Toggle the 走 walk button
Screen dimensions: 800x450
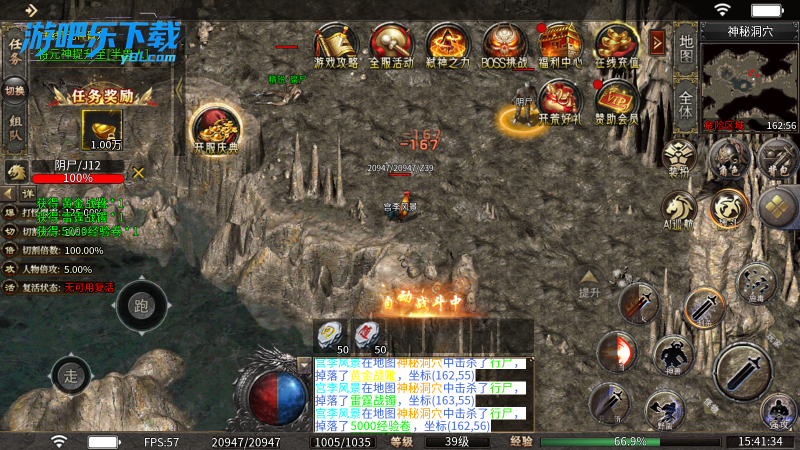pyautogui.click(x=71, y=376)
